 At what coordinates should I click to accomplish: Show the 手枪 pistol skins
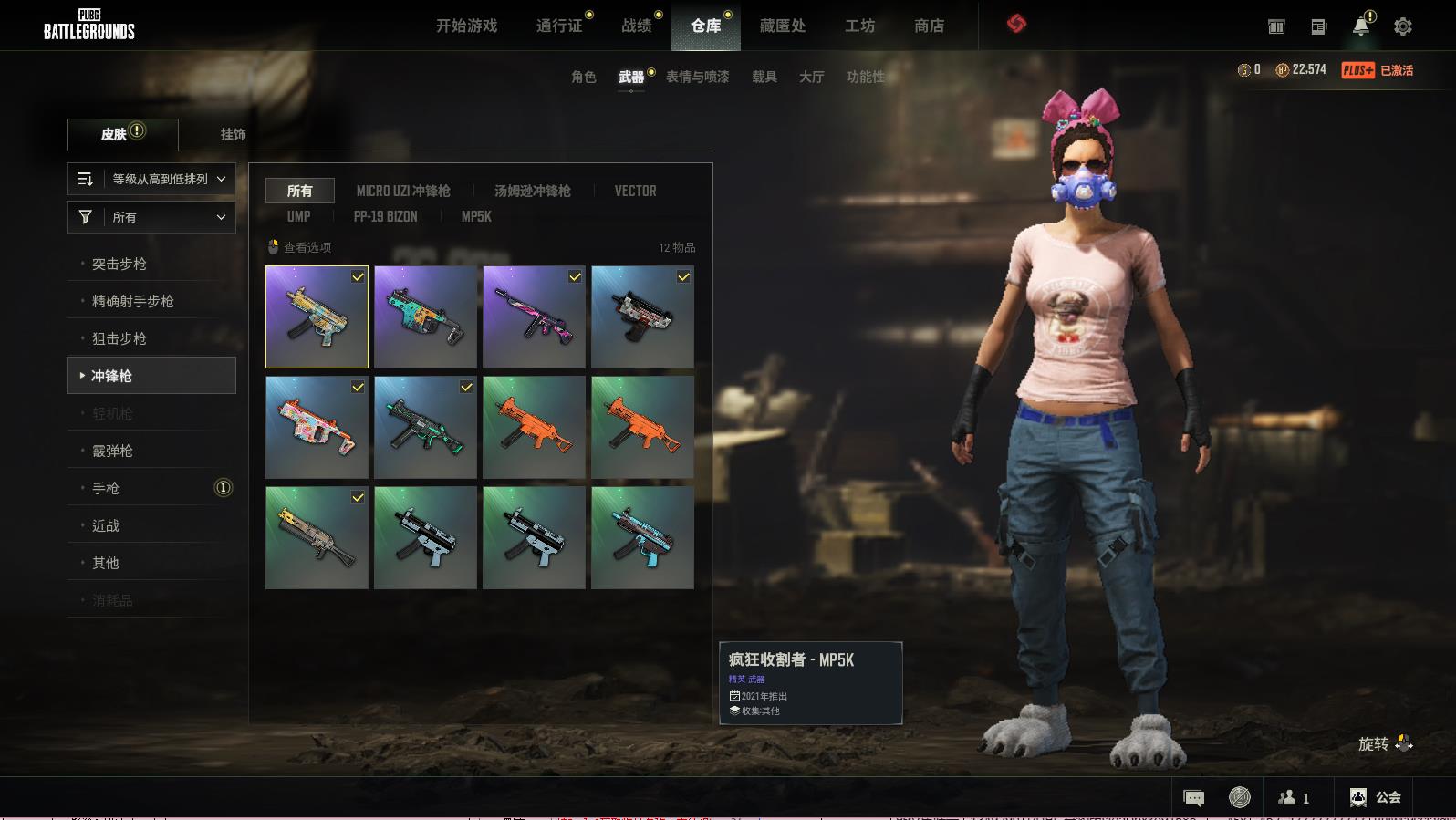point(106,488)
